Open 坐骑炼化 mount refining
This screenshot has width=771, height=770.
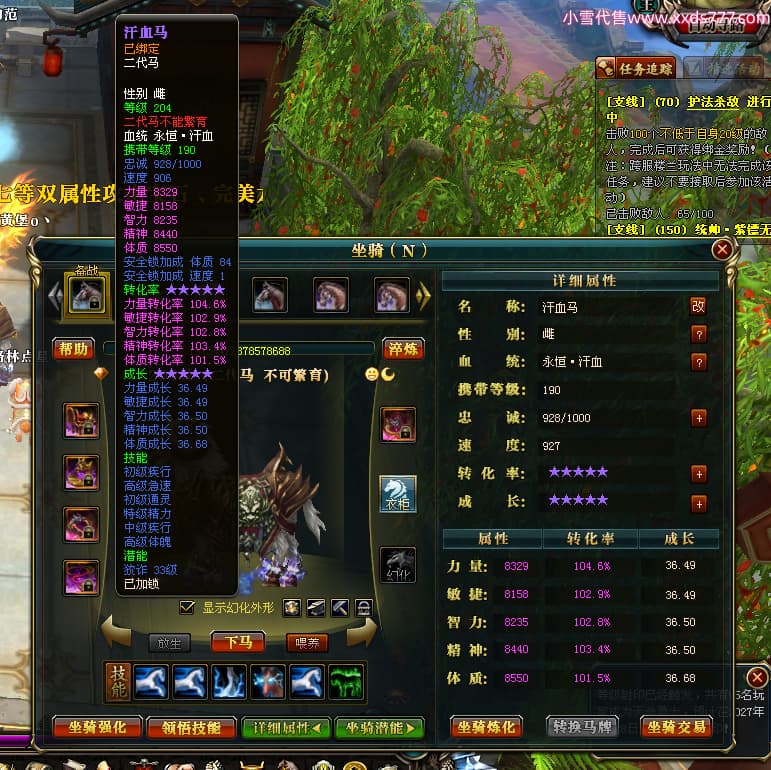[x=489, y=727]
